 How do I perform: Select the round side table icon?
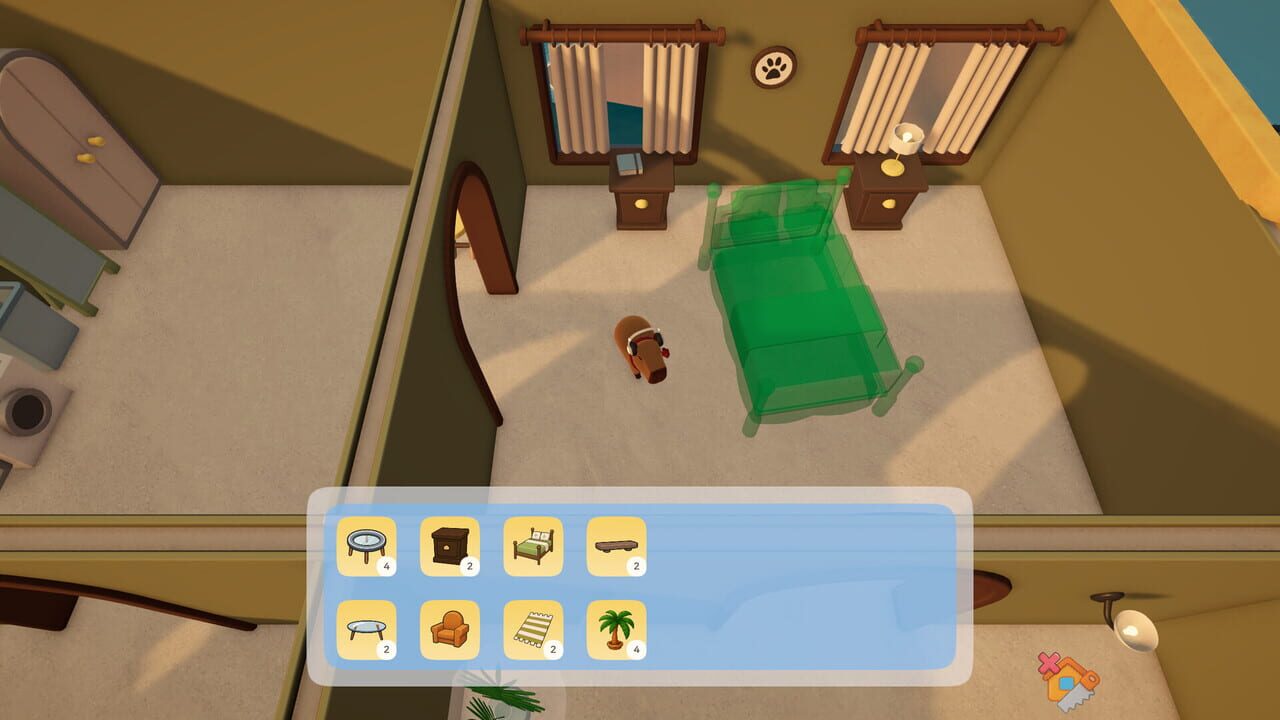(368, 546)
